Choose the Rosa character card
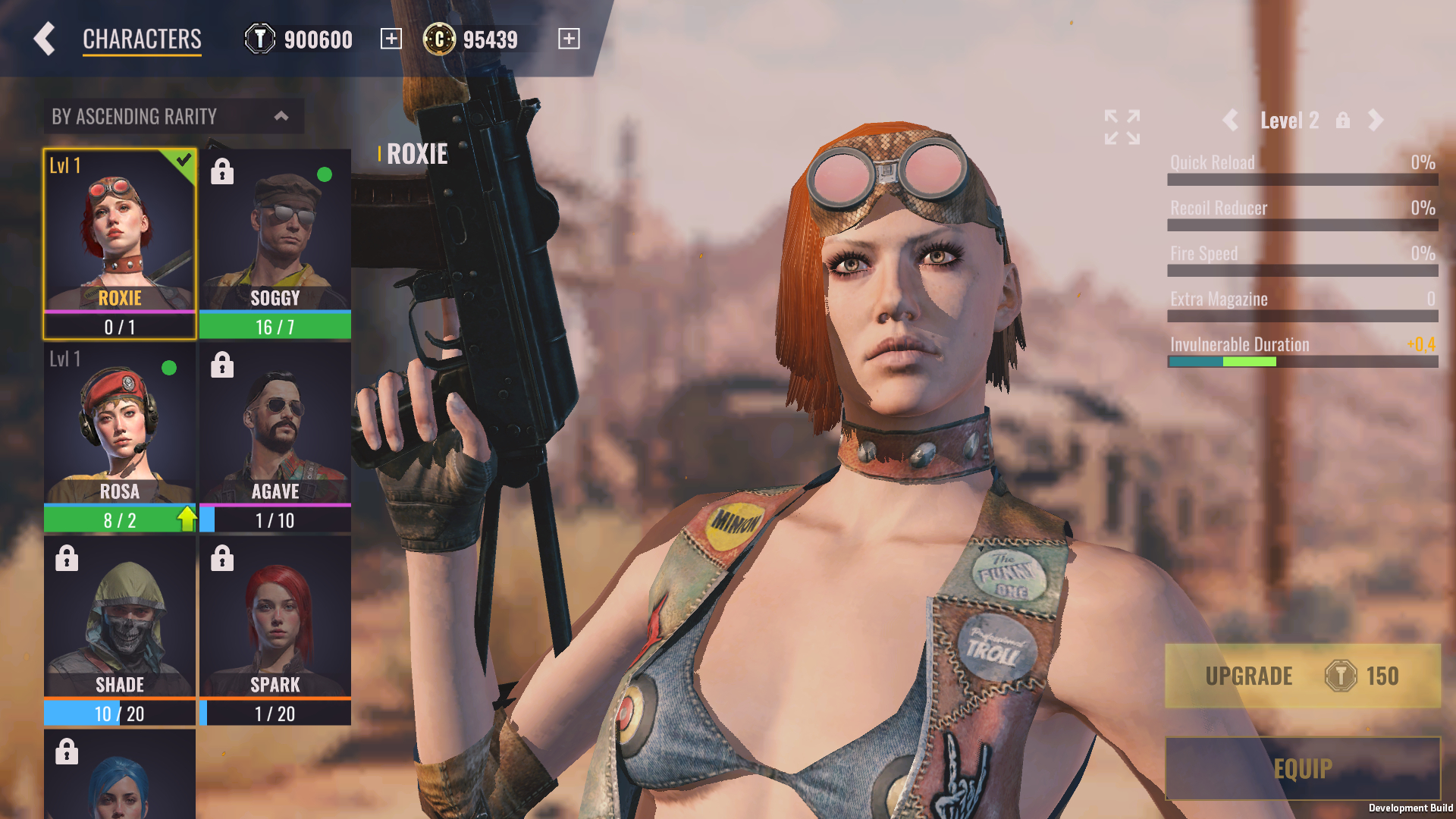Viewport: 1456px width, 819px height. pyautogui.click(x=120, y=437)
